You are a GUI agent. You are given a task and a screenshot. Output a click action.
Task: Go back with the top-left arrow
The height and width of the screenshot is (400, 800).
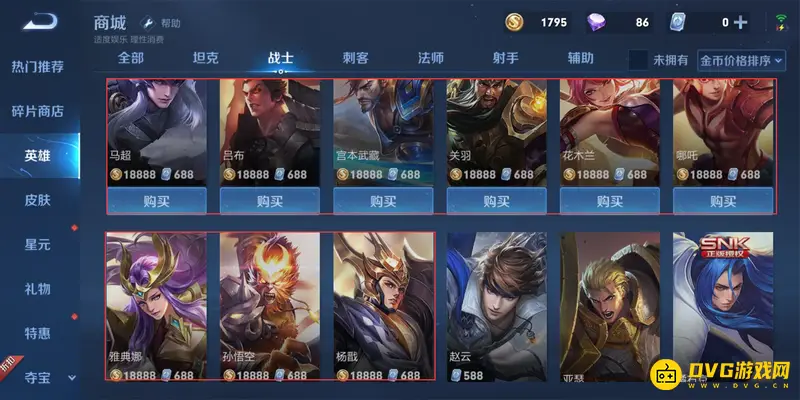pos(41,21)
